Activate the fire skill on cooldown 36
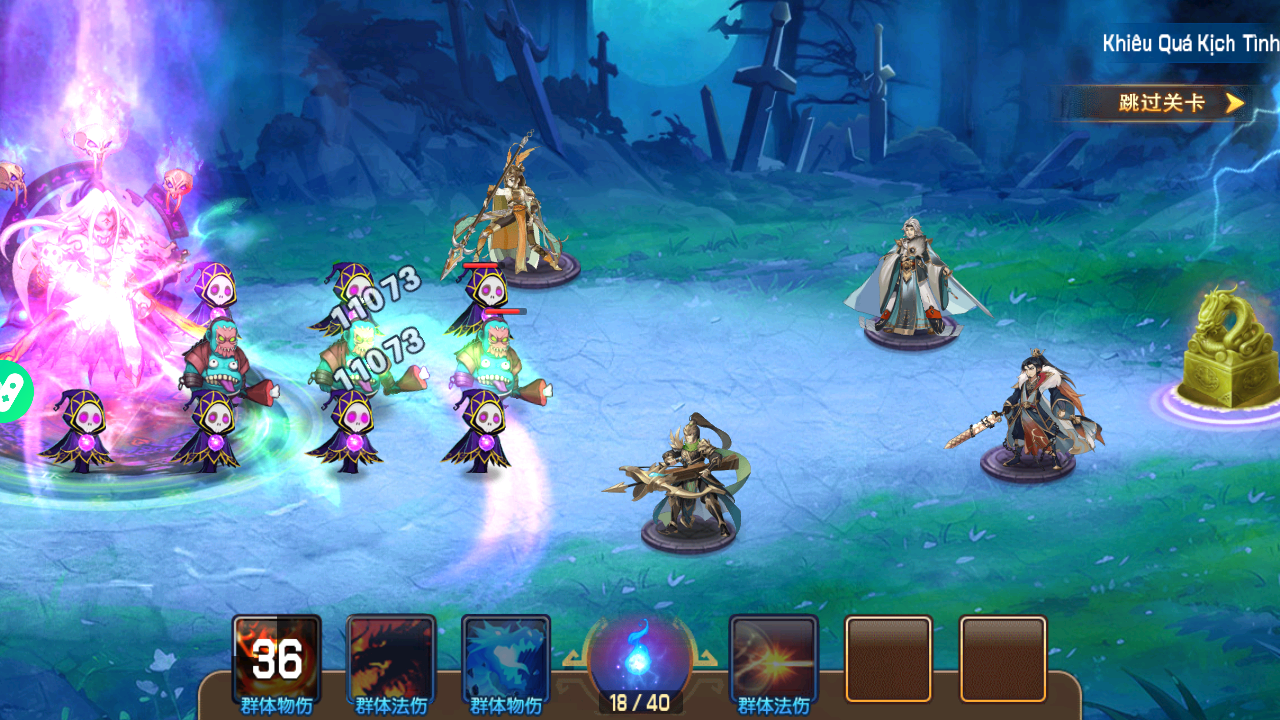 click(x=277, y=658)
